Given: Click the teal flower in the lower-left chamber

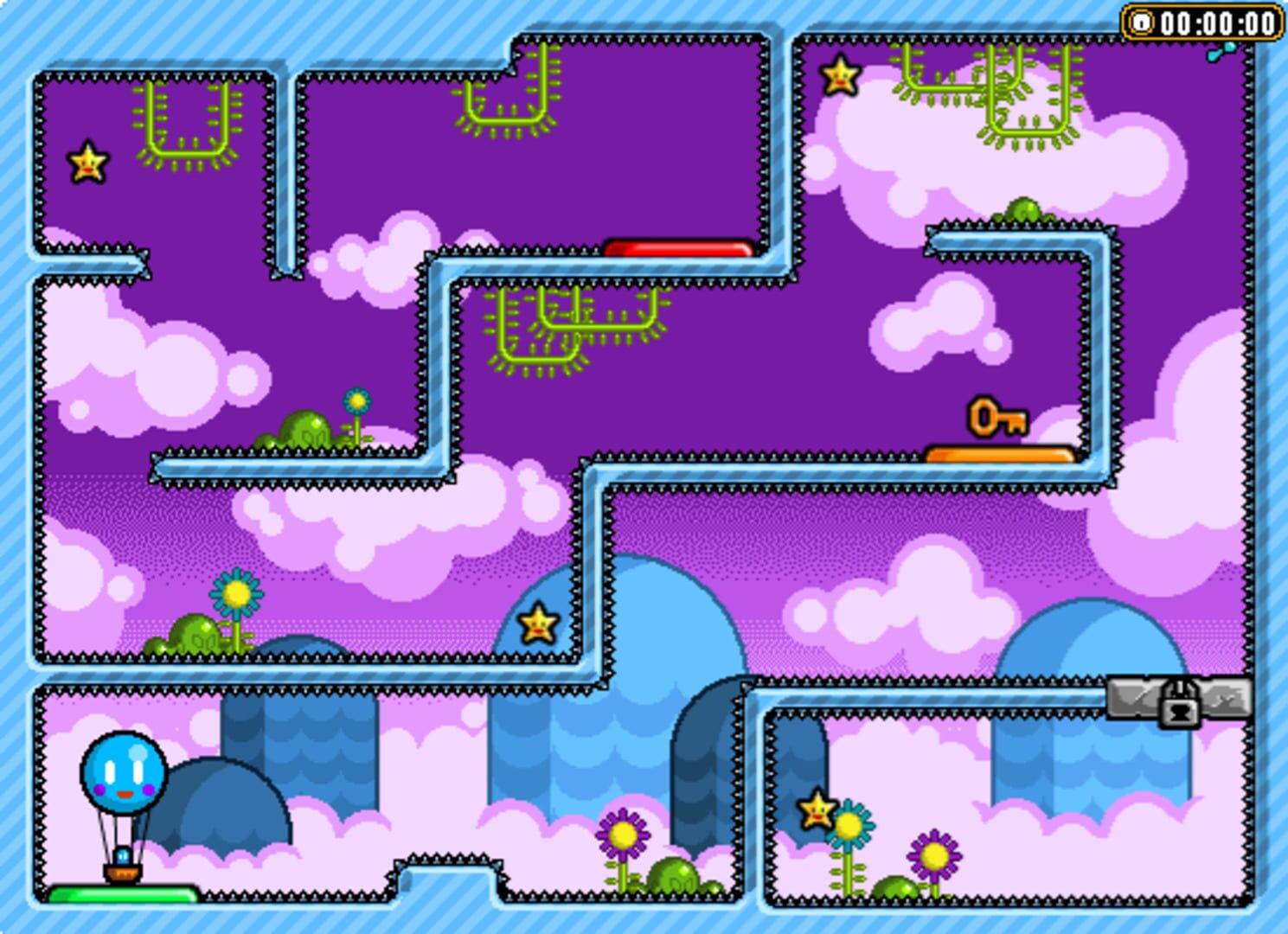Looking at the screenshot, I should pyautogui.click(x=234, y=592).
